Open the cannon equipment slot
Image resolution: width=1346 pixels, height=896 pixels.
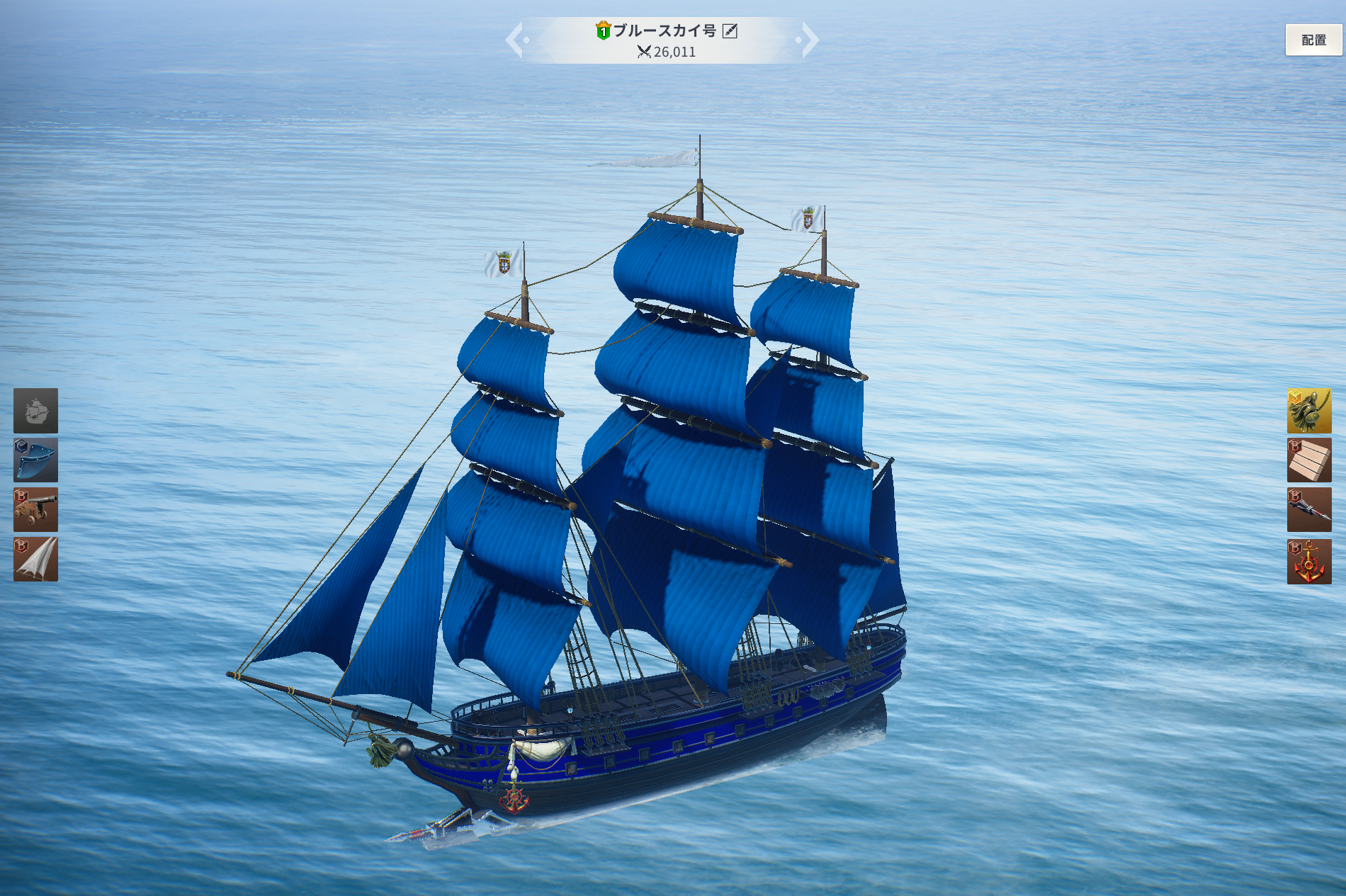pos(35,510)
